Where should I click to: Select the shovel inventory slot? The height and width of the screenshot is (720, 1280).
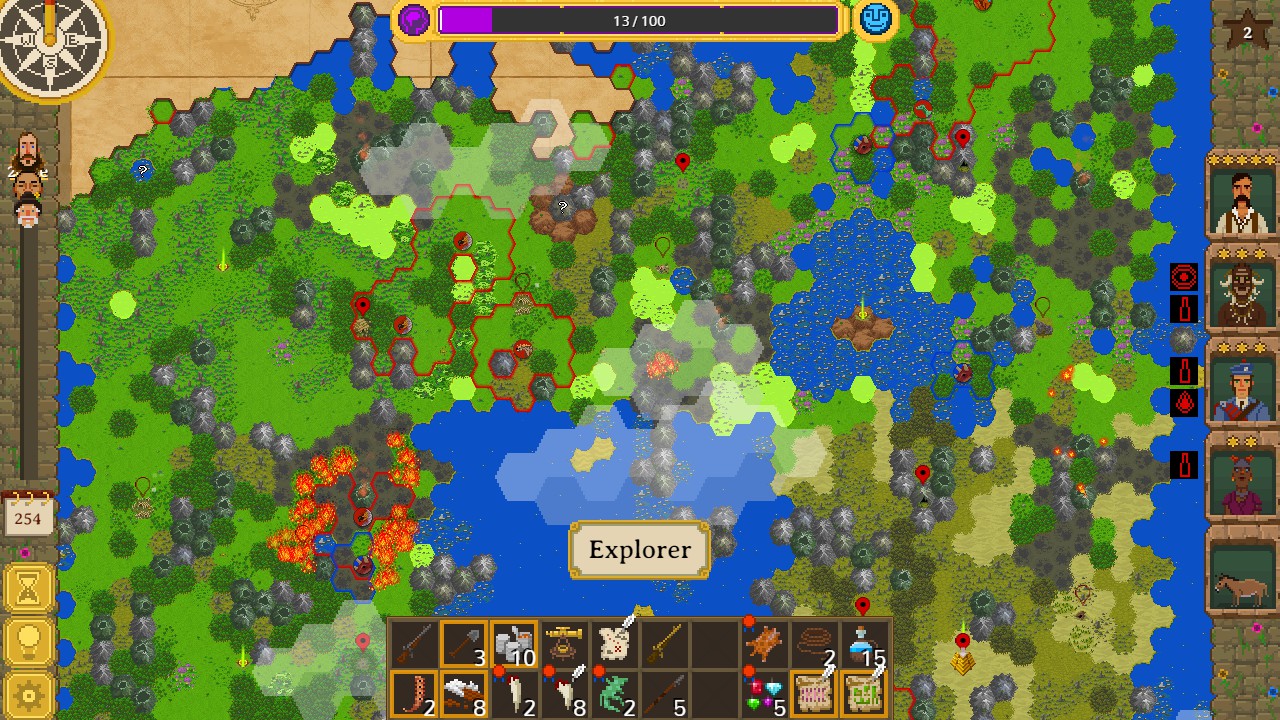(x=463, y=644)
